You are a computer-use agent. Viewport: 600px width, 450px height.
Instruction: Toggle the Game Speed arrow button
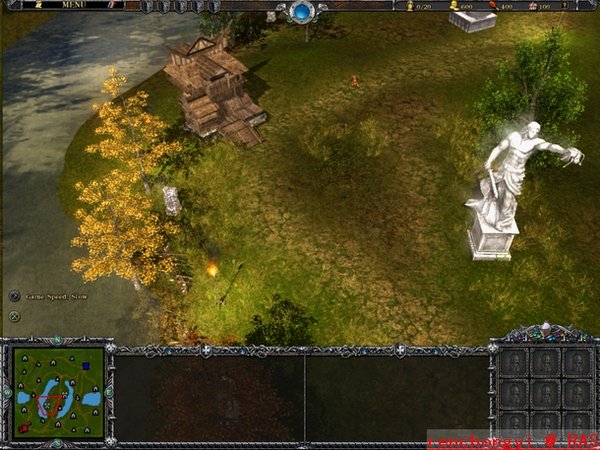(x=14, y=296)
